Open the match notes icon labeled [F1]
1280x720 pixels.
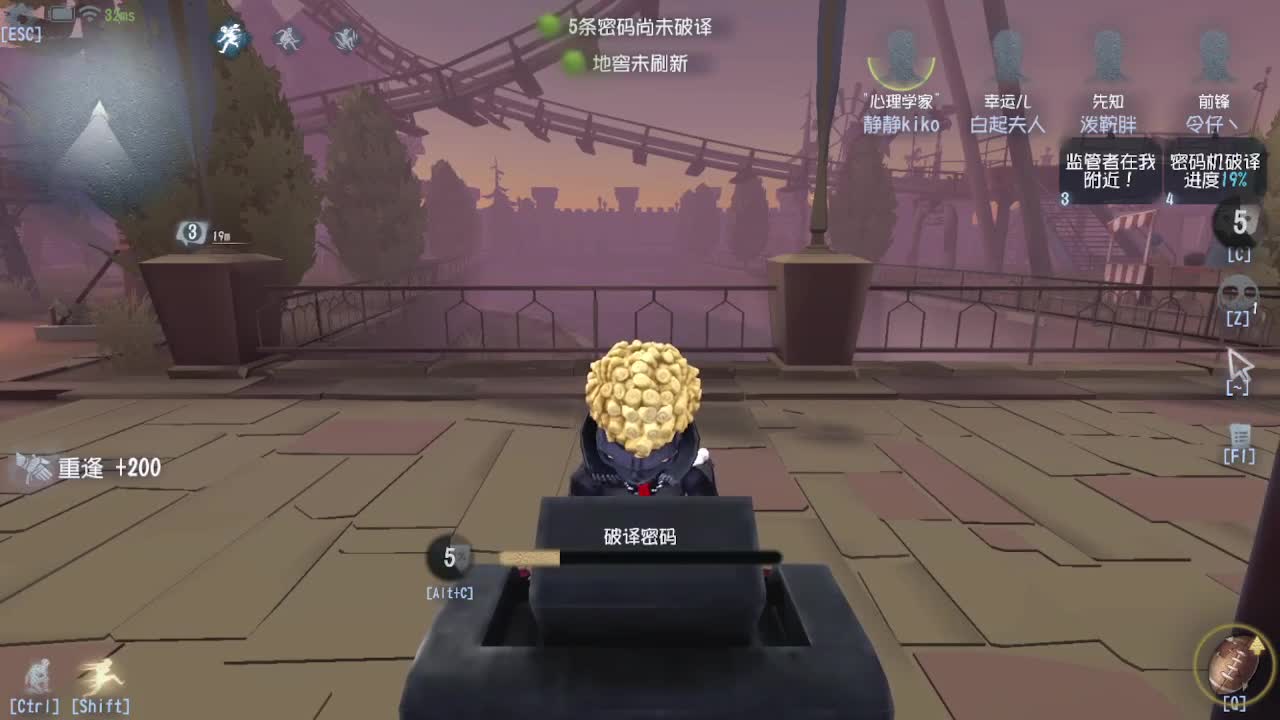pos(1239,437)
